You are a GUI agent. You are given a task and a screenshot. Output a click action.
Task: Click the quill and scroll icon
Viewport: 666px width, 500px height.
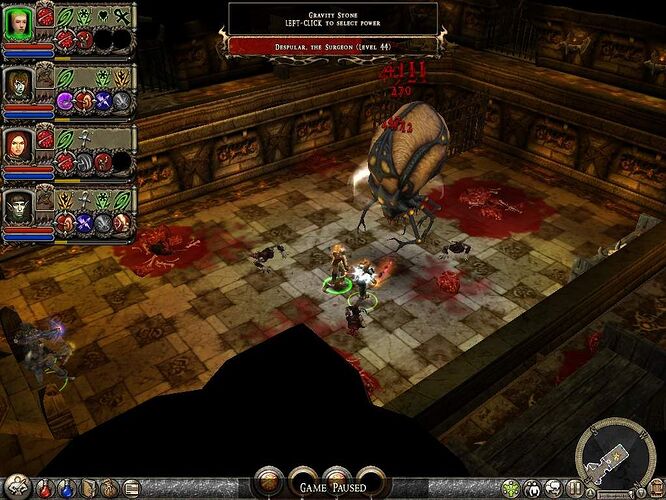point(132,489)
